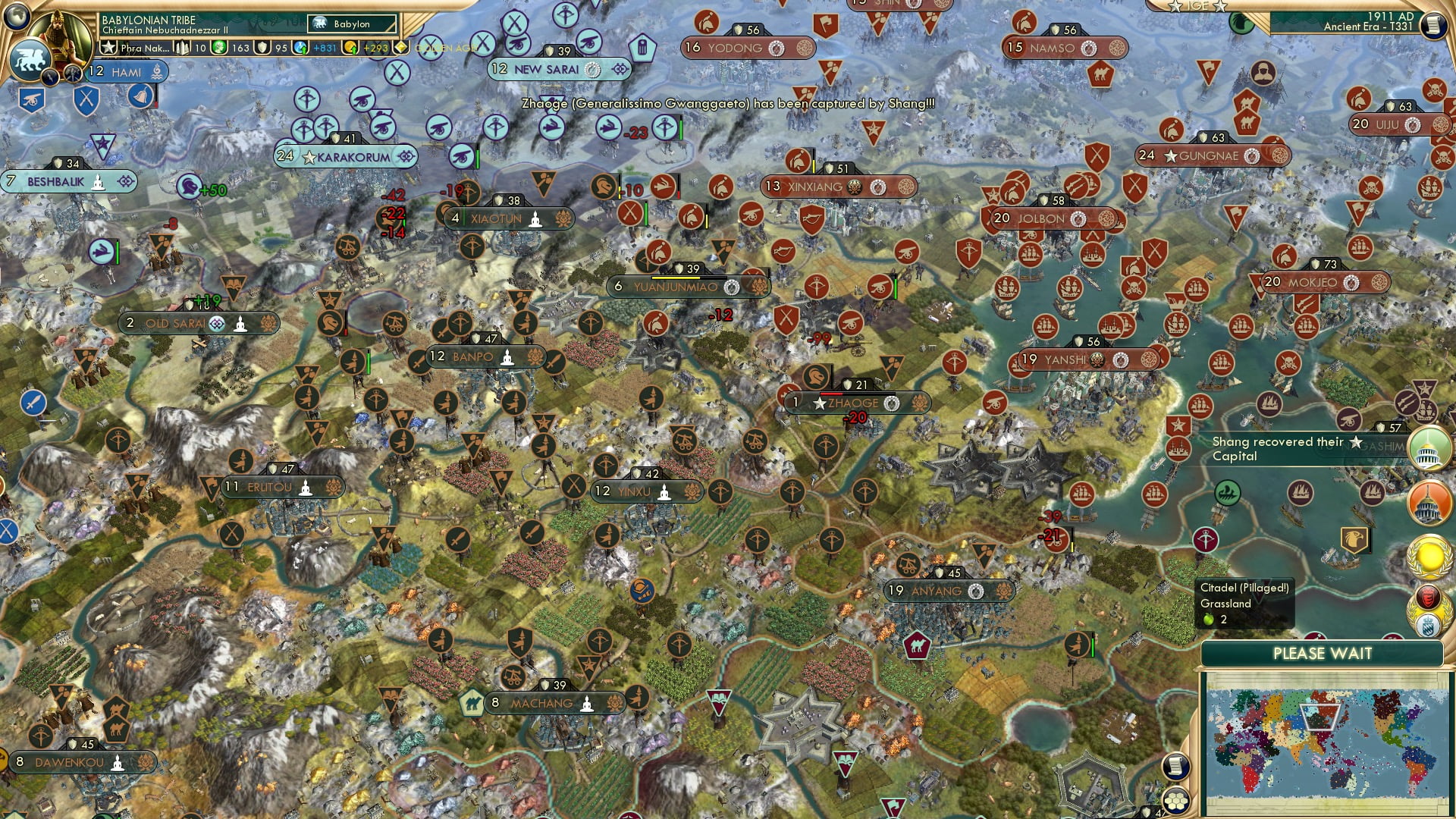Open the Babylon civilization dropdown
This screenshot has width=1456, height=819.
coord(353,24)
